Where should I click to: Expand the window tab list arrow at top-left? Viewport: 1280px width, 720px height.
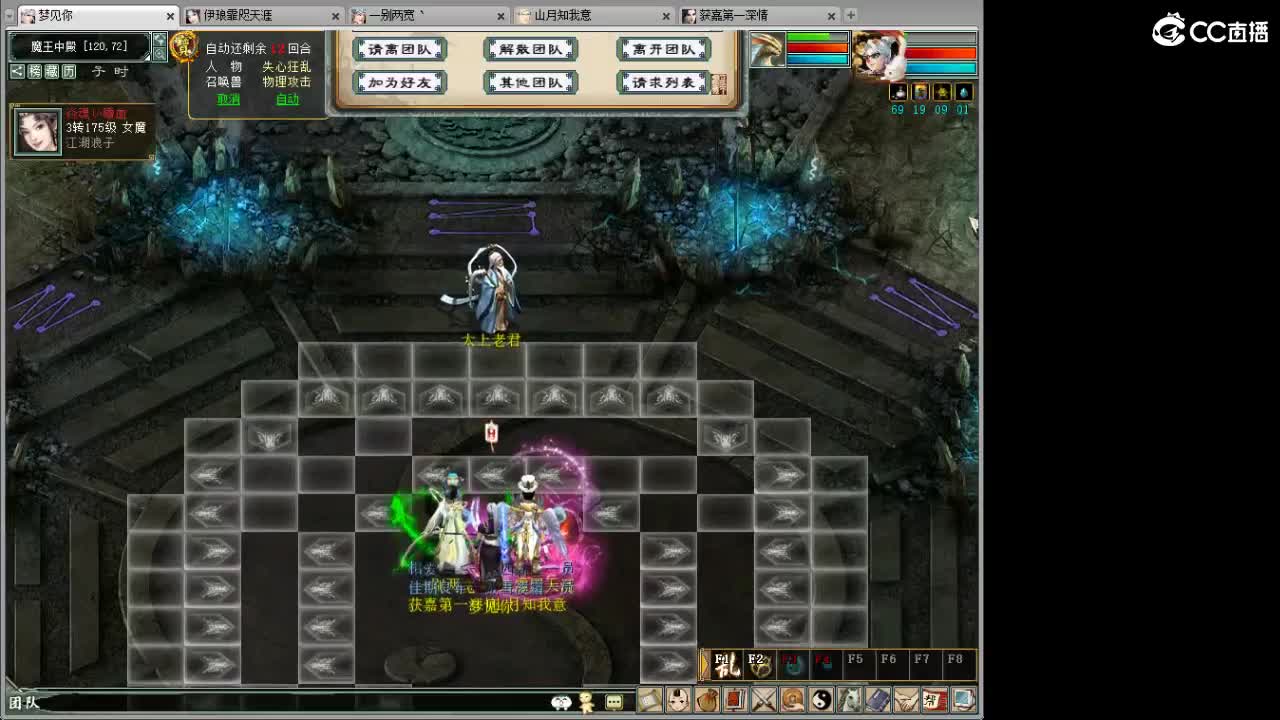pos(8,16)
